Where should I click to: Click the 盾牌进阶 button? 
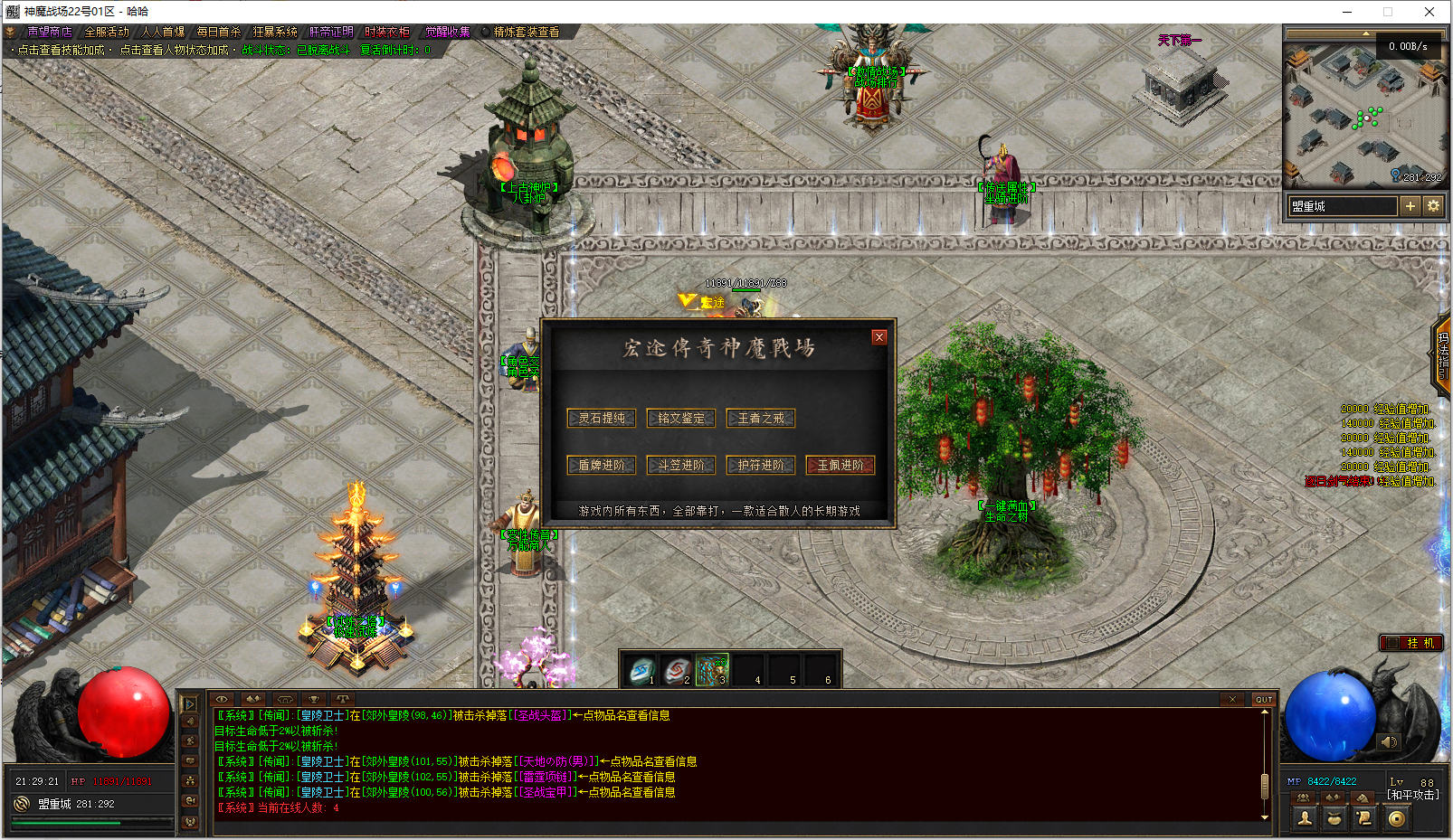pos(602,465)
